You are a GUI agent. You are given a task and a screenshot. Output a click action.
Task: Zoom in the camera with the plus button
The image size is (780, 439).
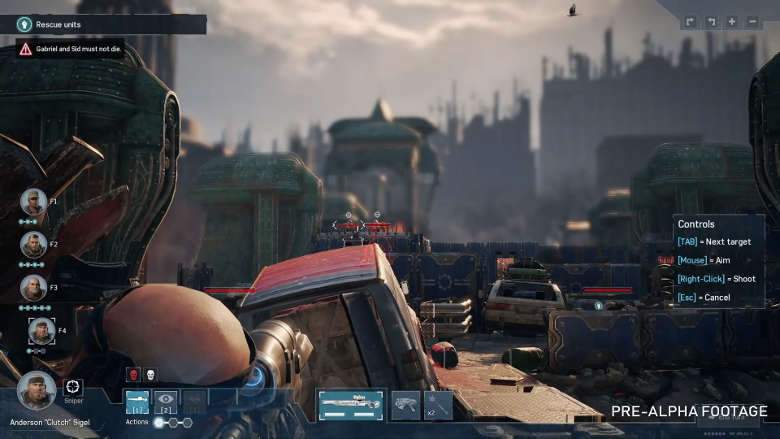coord(733,21)
